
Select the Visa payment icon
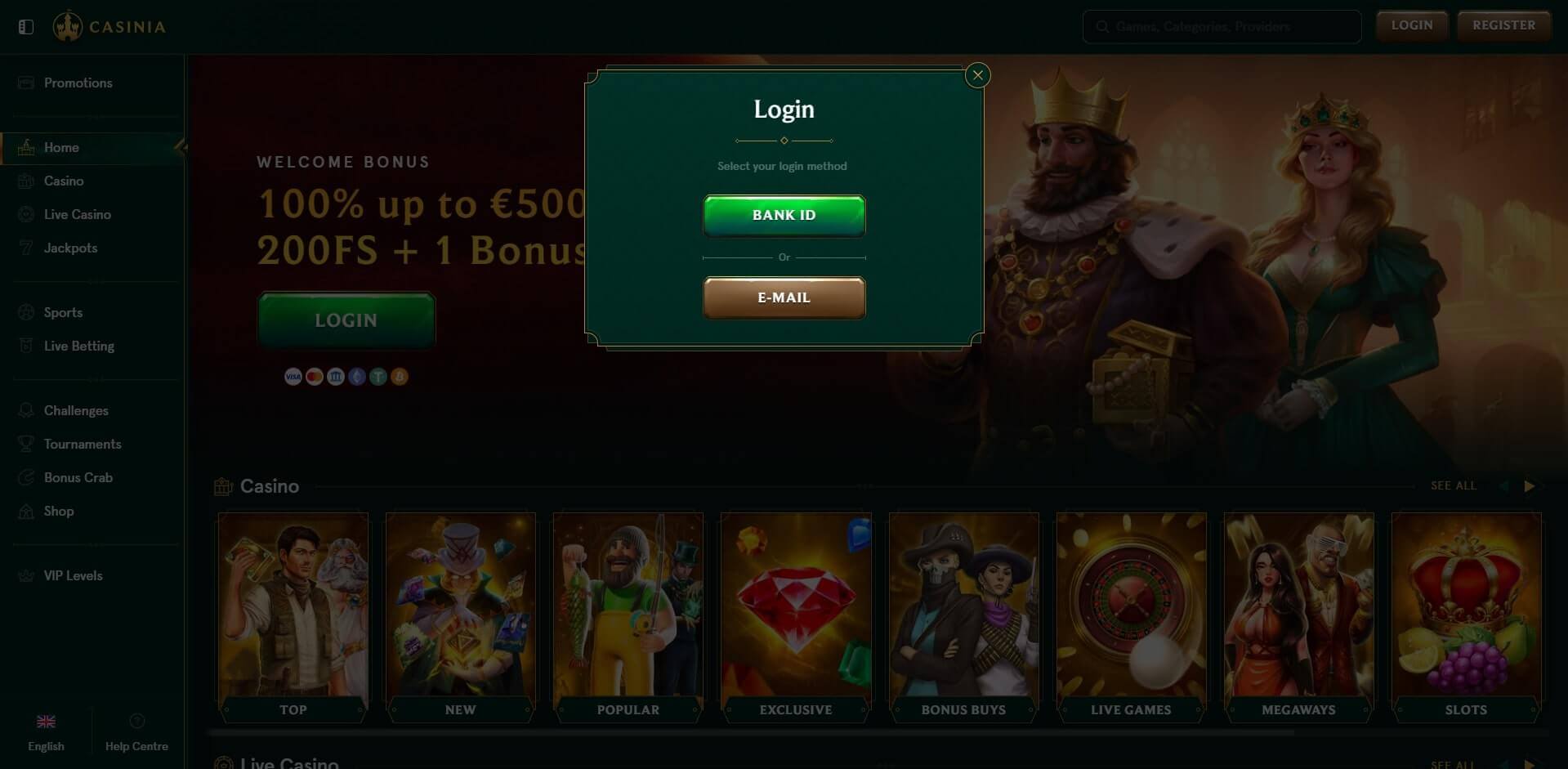[293, 376]
